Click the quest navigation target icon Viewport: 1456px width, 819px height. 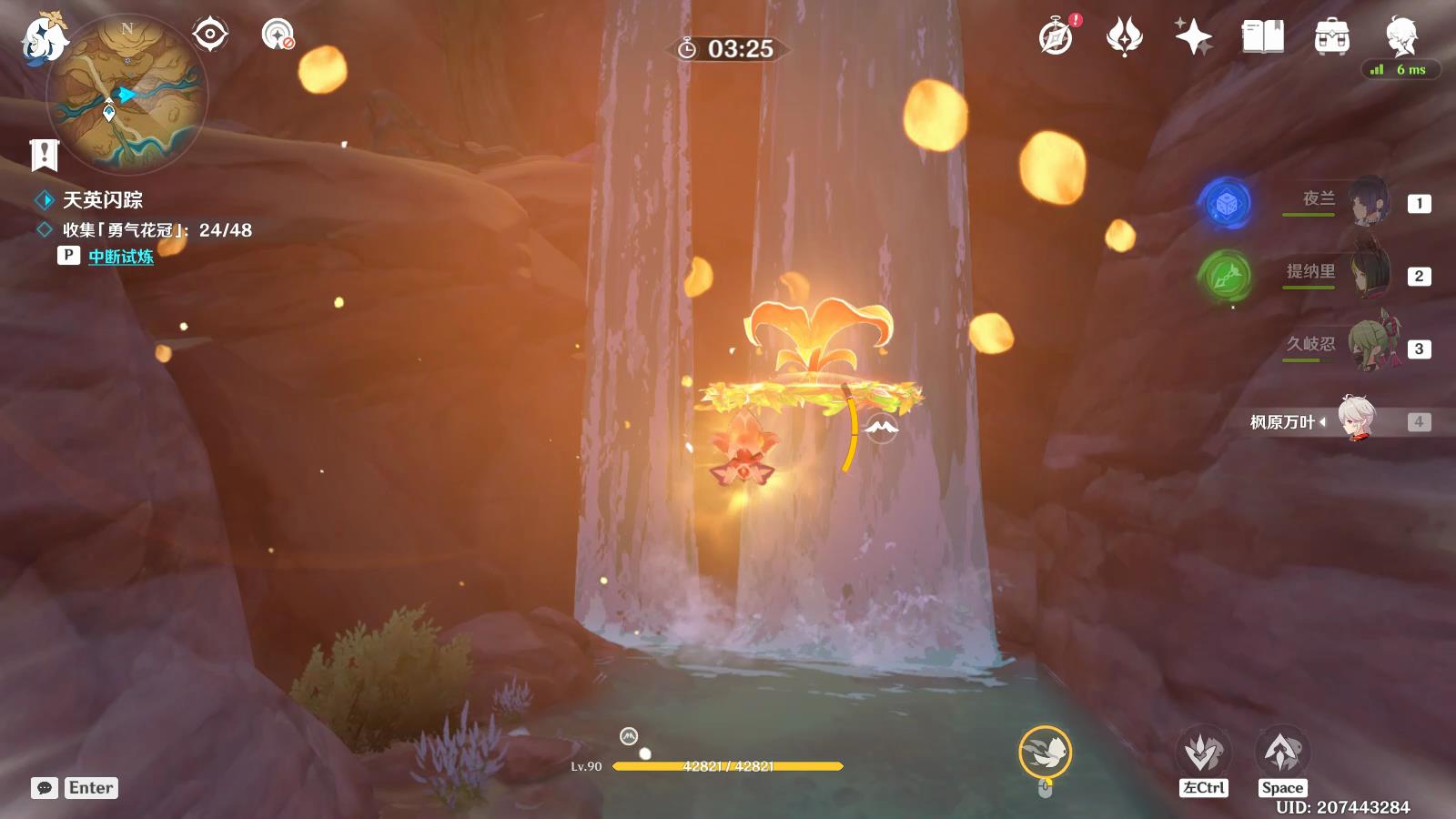pos(209,35)
